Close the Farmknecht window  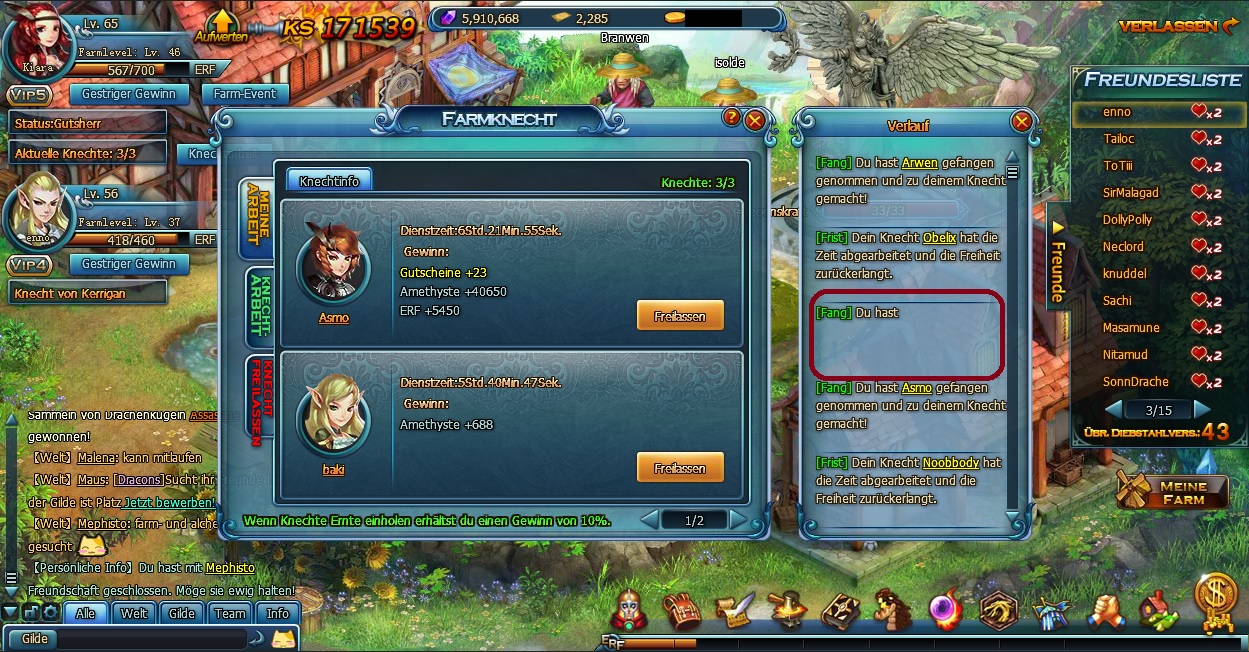point(755,119)
